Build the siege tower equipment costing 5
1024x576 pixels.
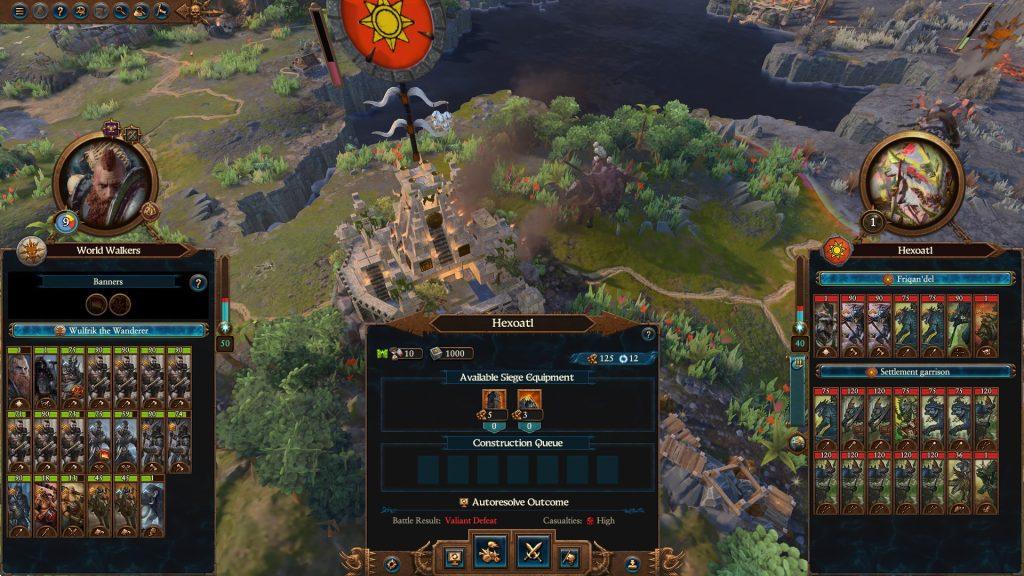491,402
